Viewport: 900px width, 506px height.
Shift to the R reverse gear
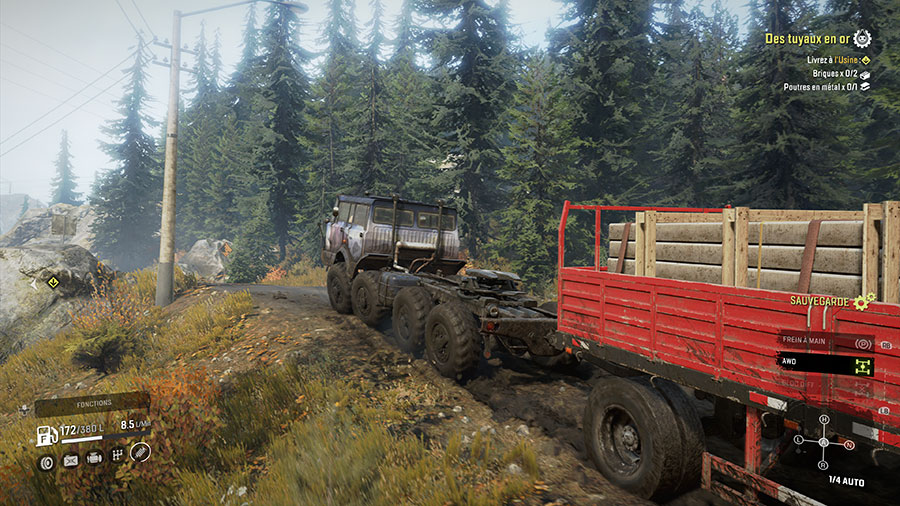click(x=823, y=464)
